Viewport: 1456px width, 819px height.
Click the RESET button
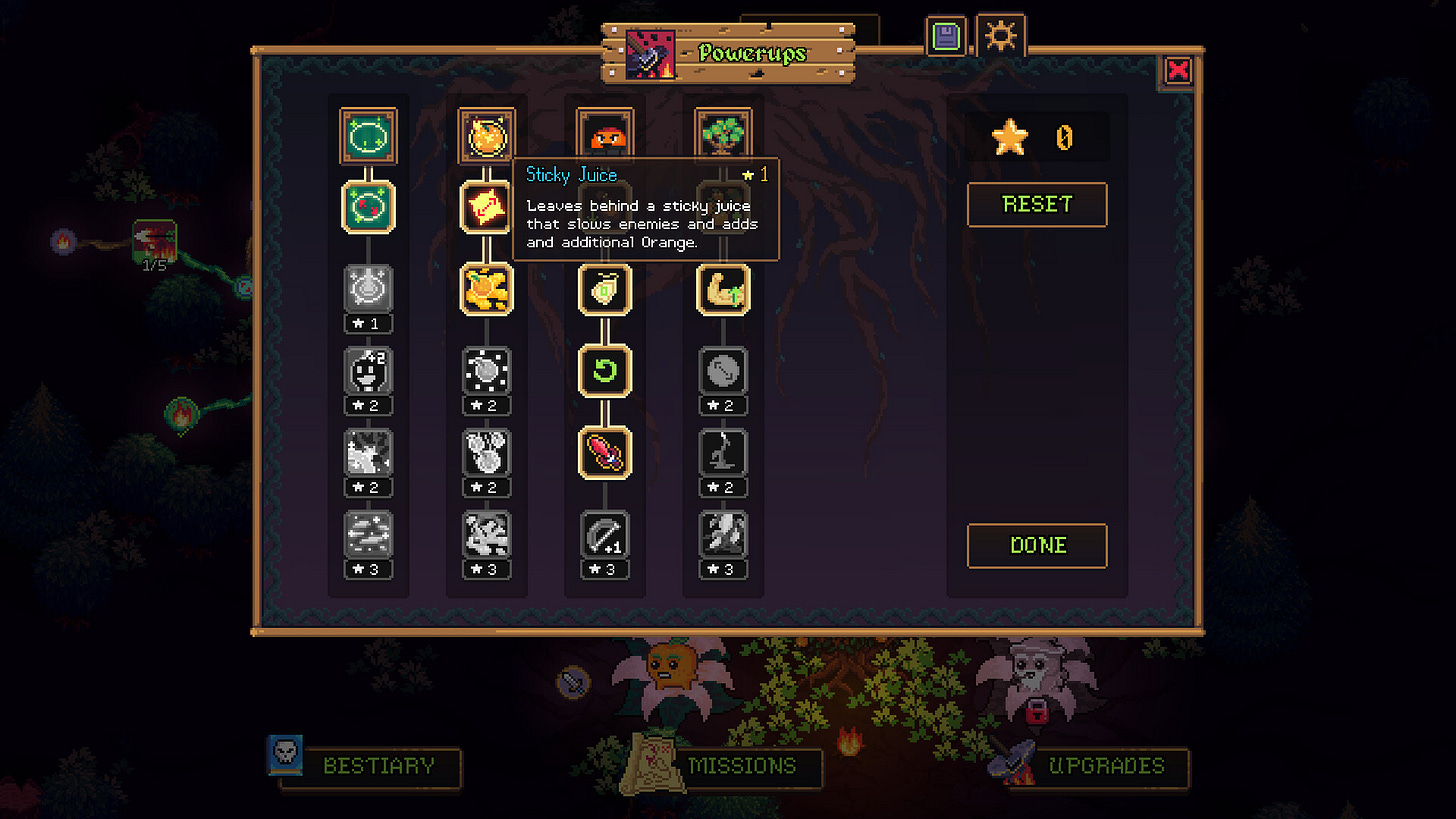[x=1037, y=205]
